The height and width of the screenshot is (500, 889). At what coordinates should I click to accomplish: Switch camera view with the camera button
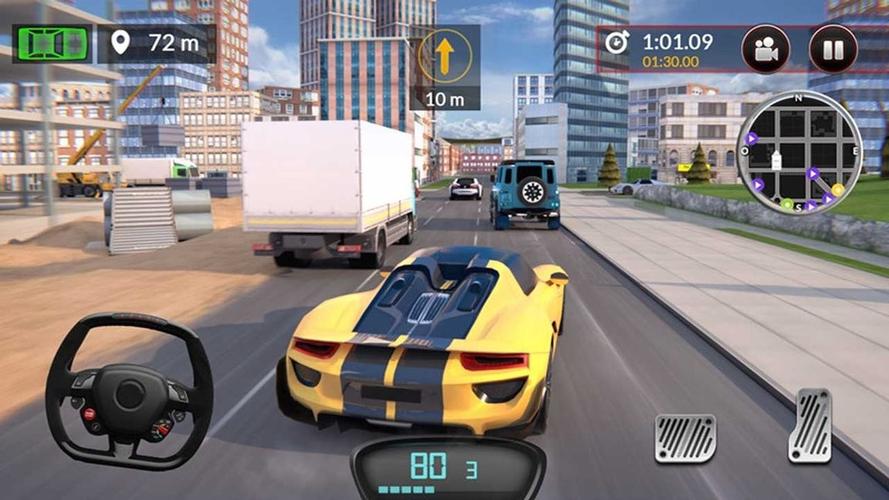click(x=766, y=49)
